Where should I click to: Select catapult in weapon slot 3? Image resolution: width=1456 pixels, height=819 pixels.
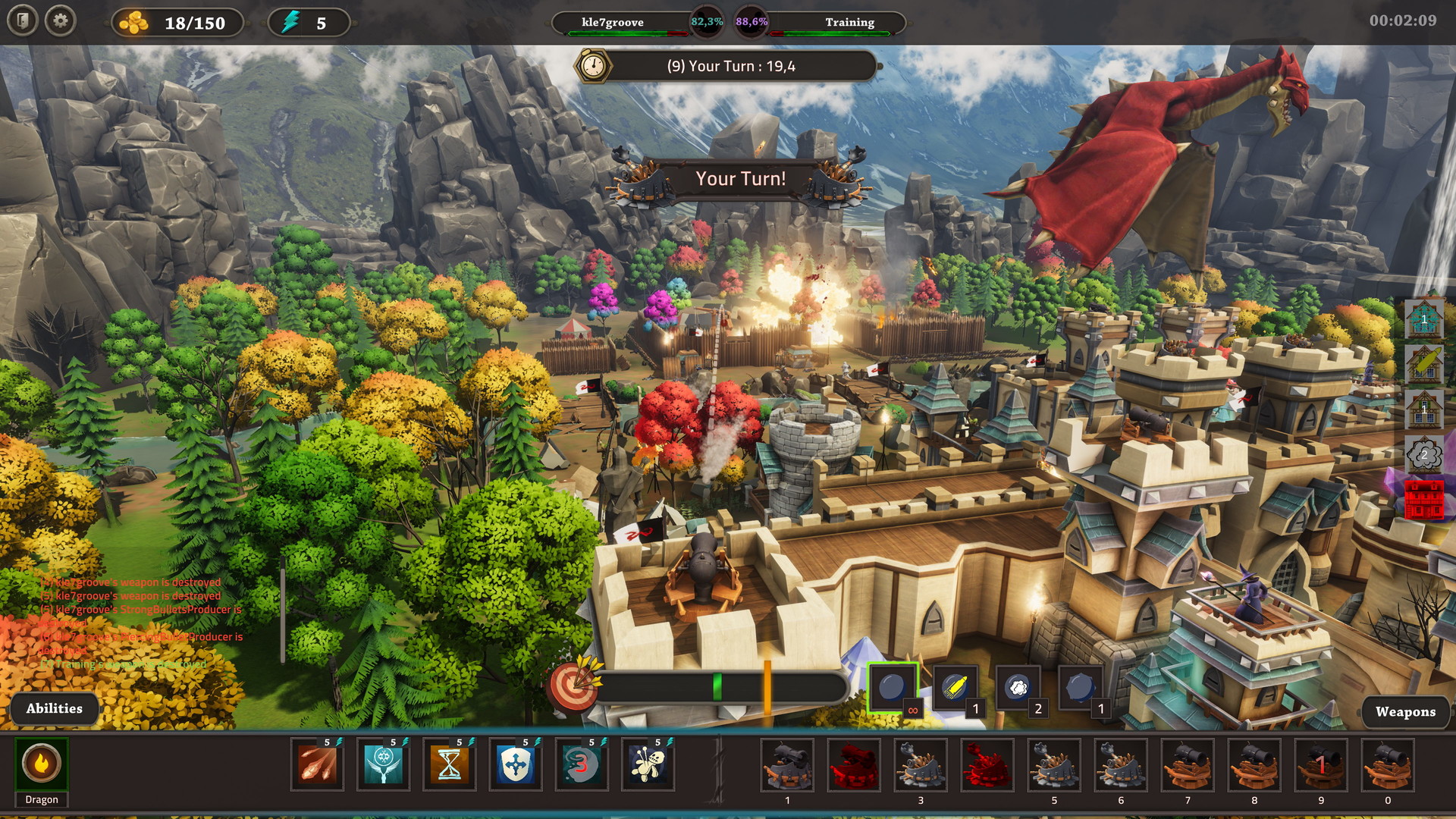(921, 766)
